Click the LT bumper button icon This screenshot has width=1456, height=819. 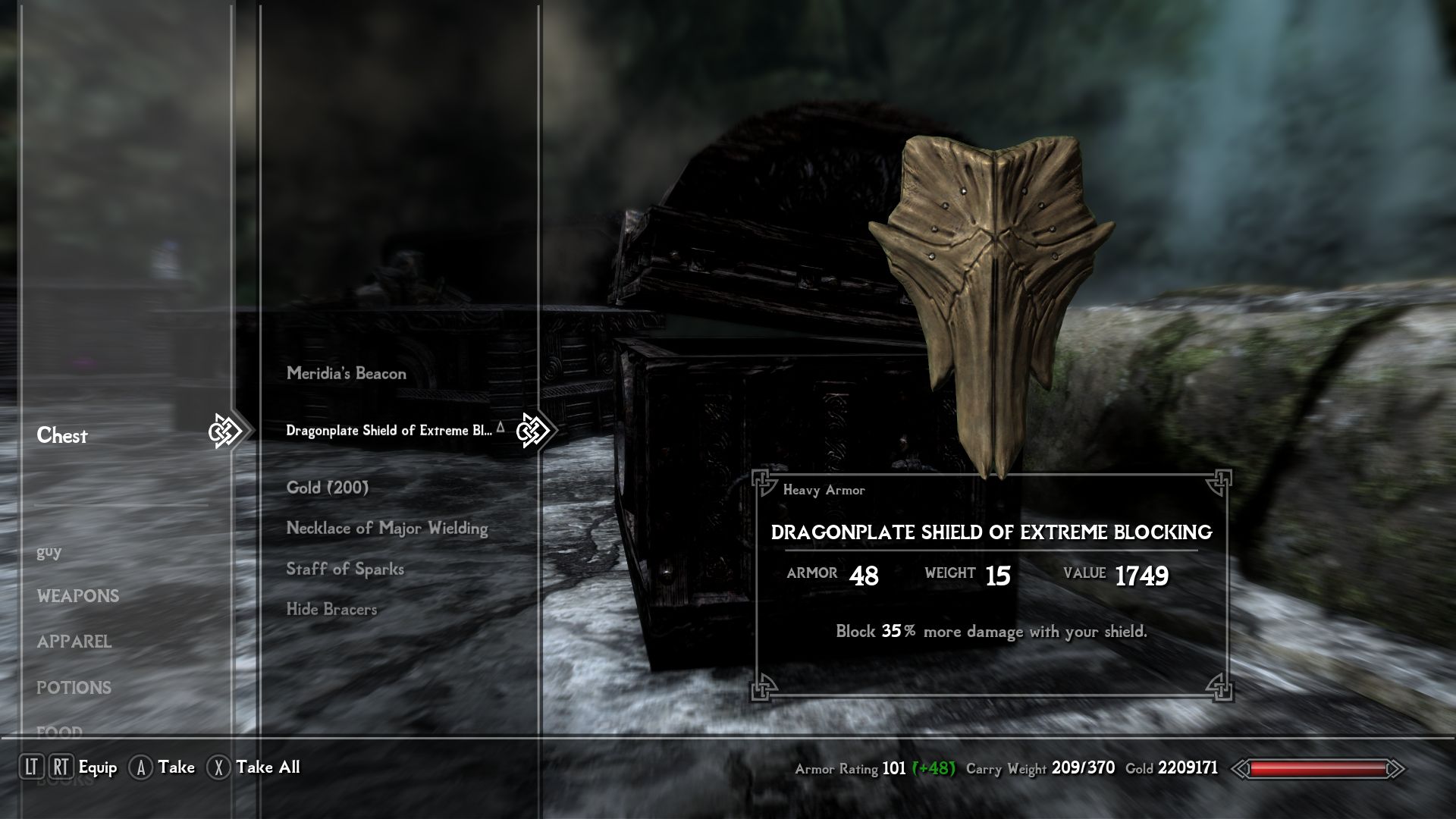32,767
